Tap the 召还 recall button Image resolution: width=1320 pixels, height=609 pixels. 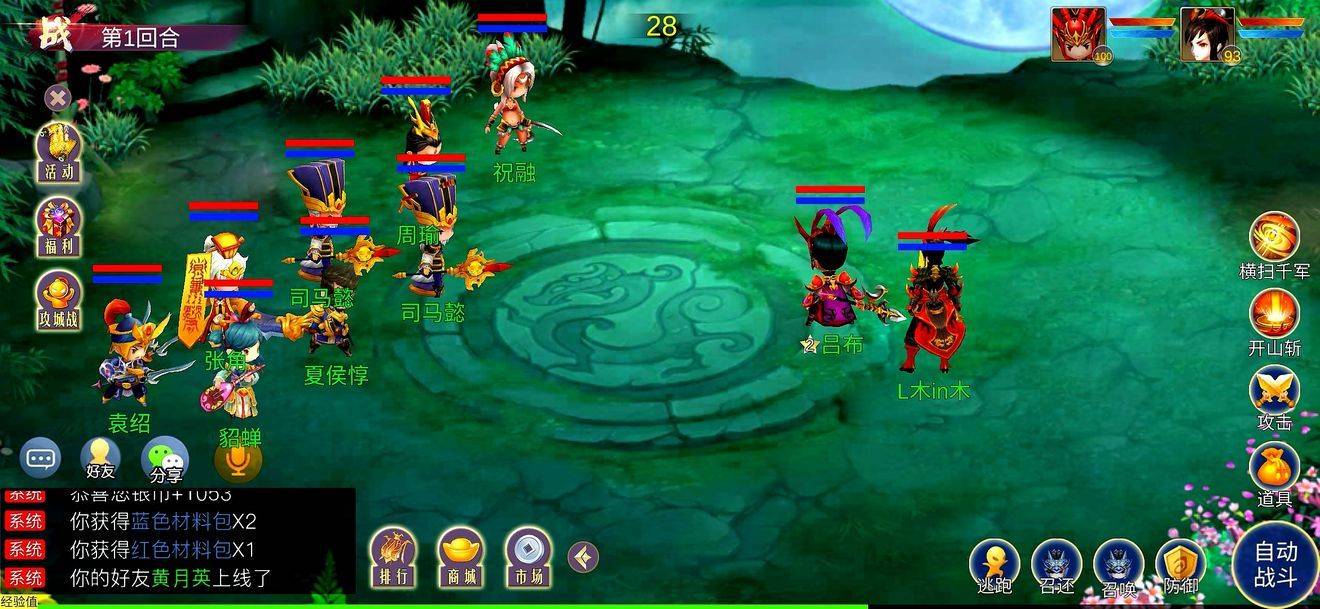point(1056,565)
